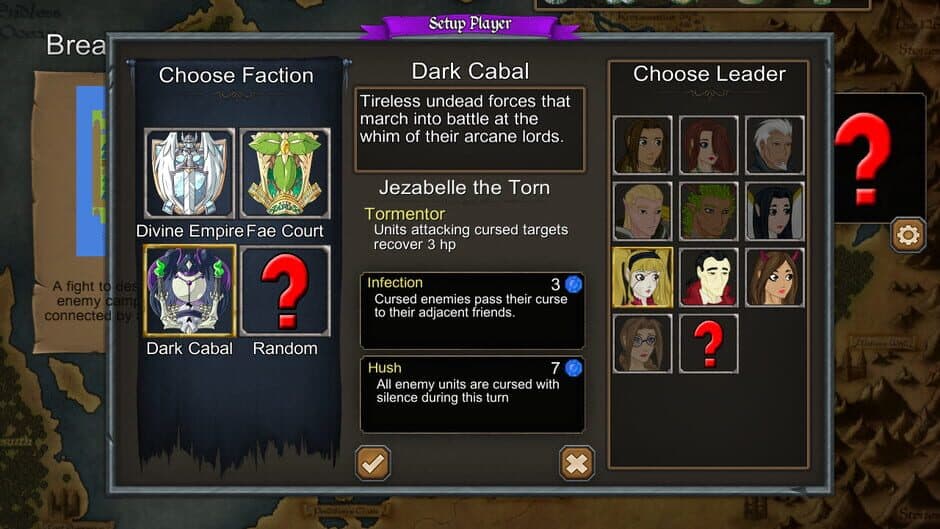Image resolution: width=940 pixels, height=529 pixels.
Task: Select the brunette leader with red horns
Action: tap(774, 277)
